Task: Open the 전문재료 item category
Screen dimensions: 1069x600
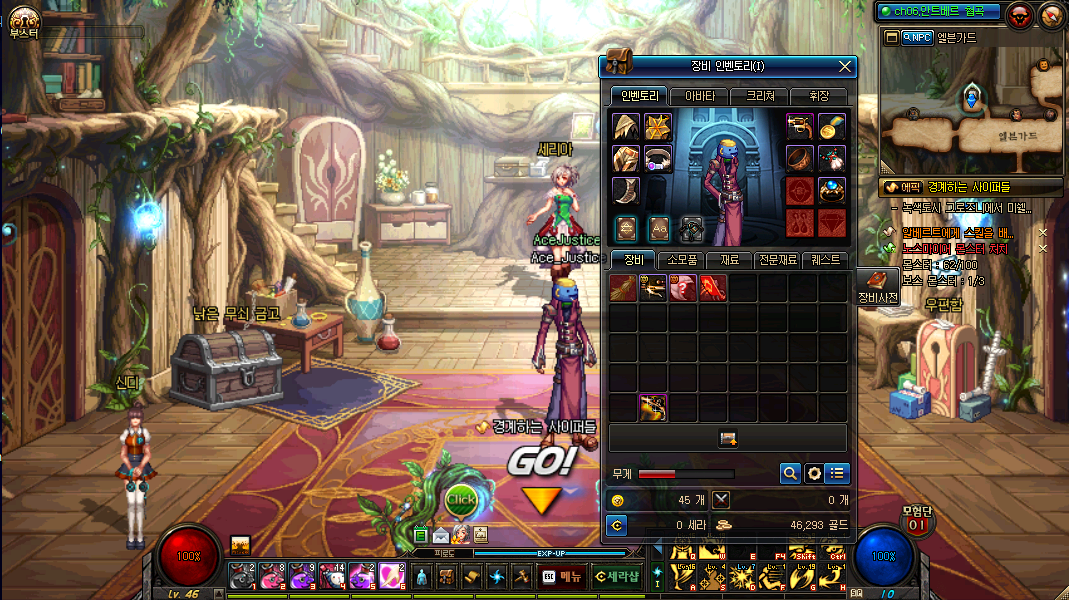Action: [x=777, y=260]
